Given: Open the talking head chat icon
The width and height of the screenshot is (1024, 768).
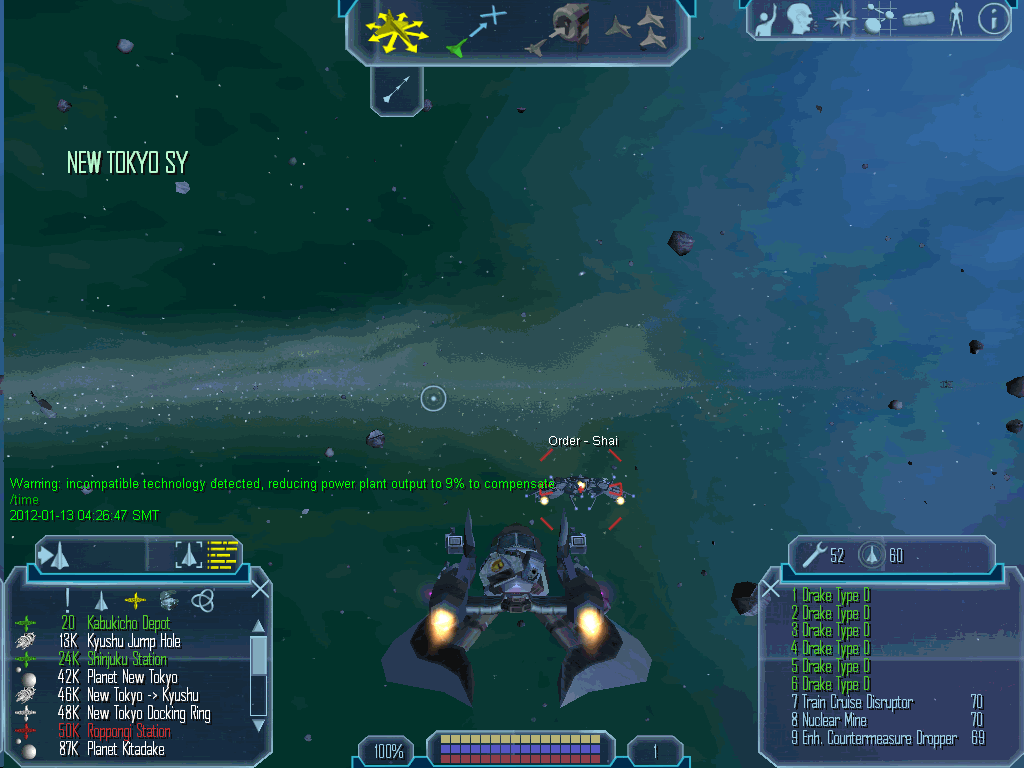Looking at the screenshot, I should [x=799, y=20].
